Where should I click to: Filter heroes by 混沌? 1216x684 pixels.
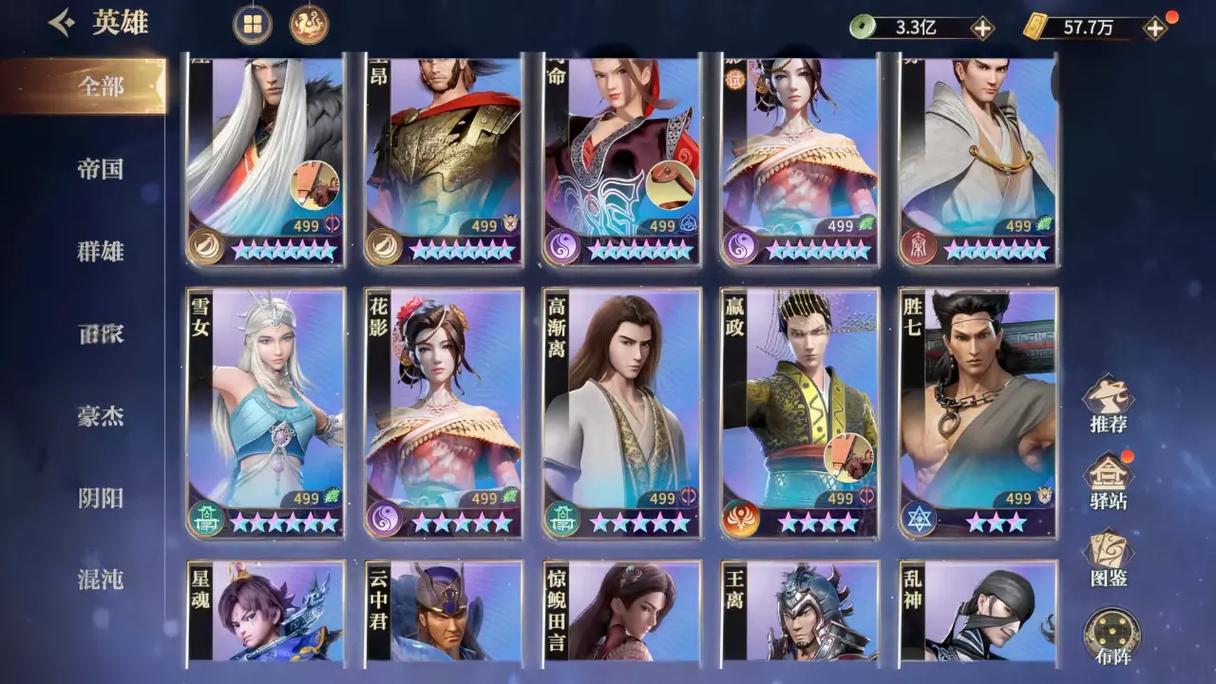[x=100, y=578]
